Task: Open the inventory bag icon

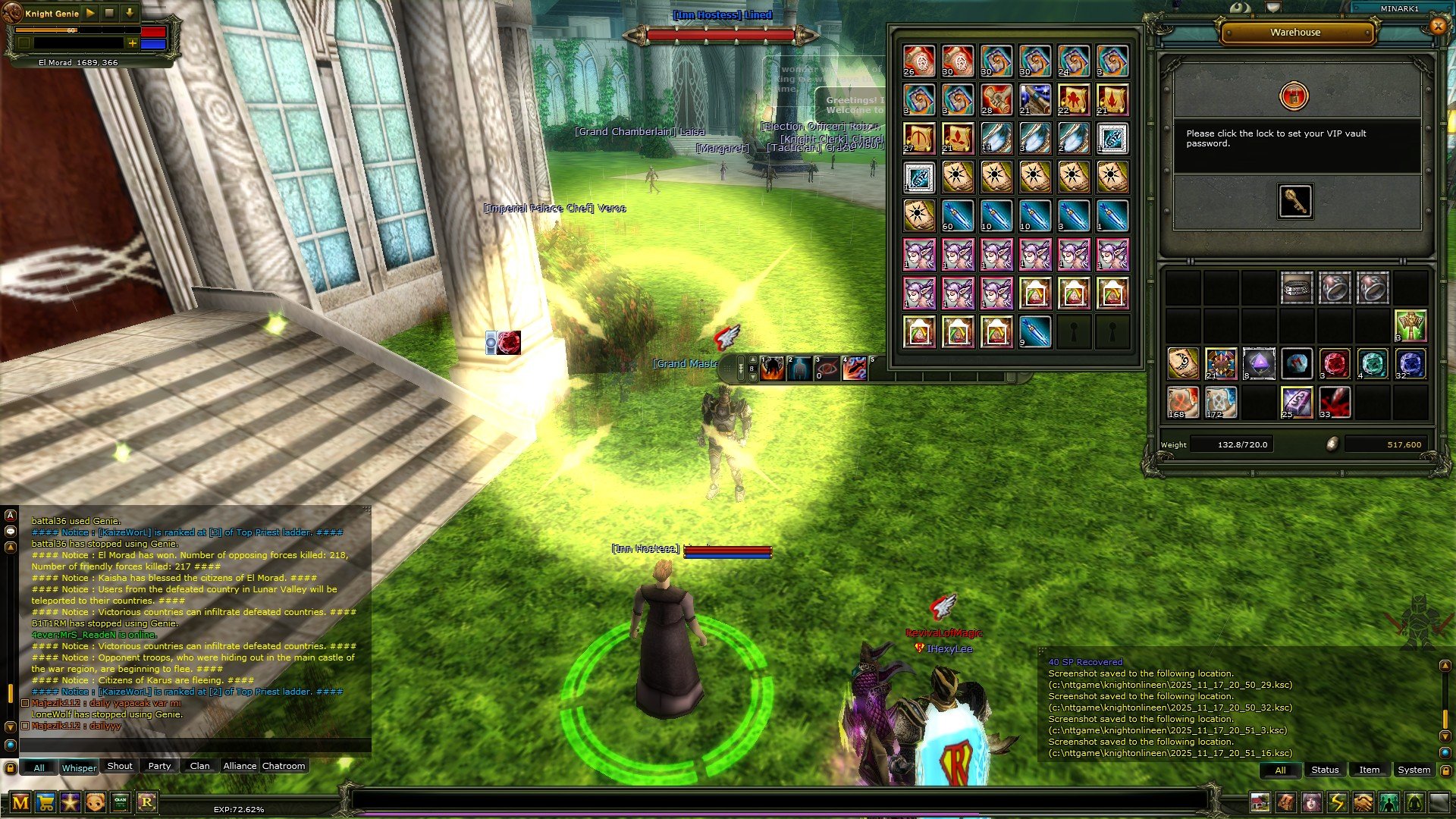Action: click(1286, 802)
